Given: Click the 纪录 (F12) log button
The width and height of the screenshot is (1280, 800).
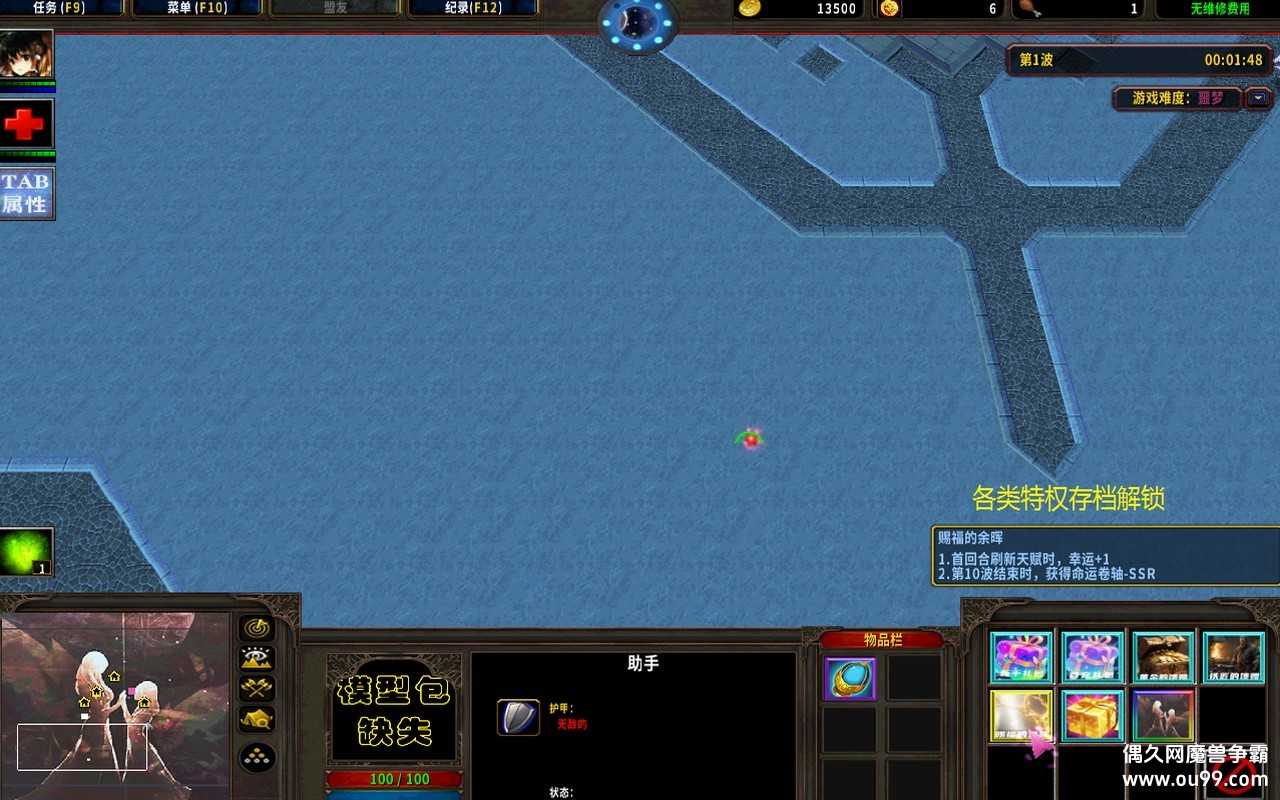Looking at the screenshot, I should click(474, 7).
